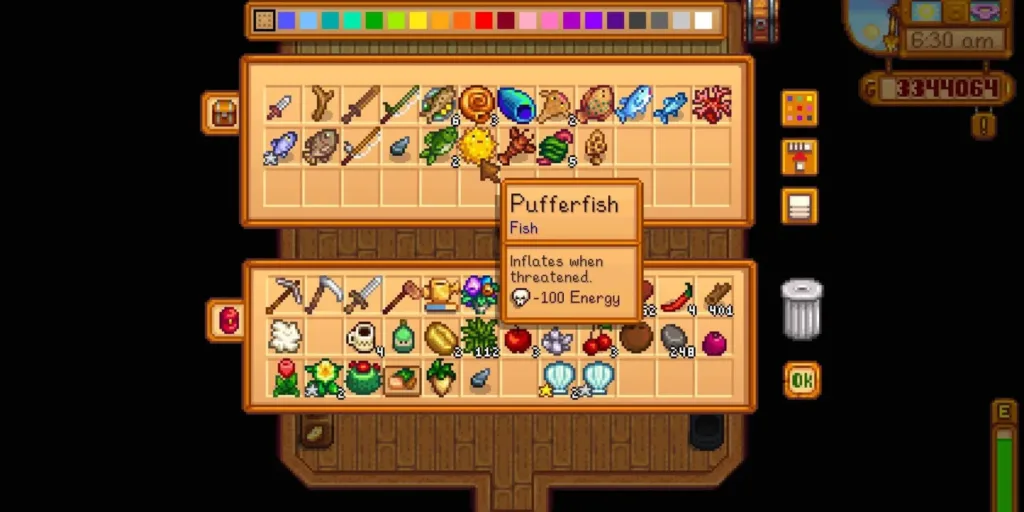Select the orange nautilus shell stack

point(476,103)
